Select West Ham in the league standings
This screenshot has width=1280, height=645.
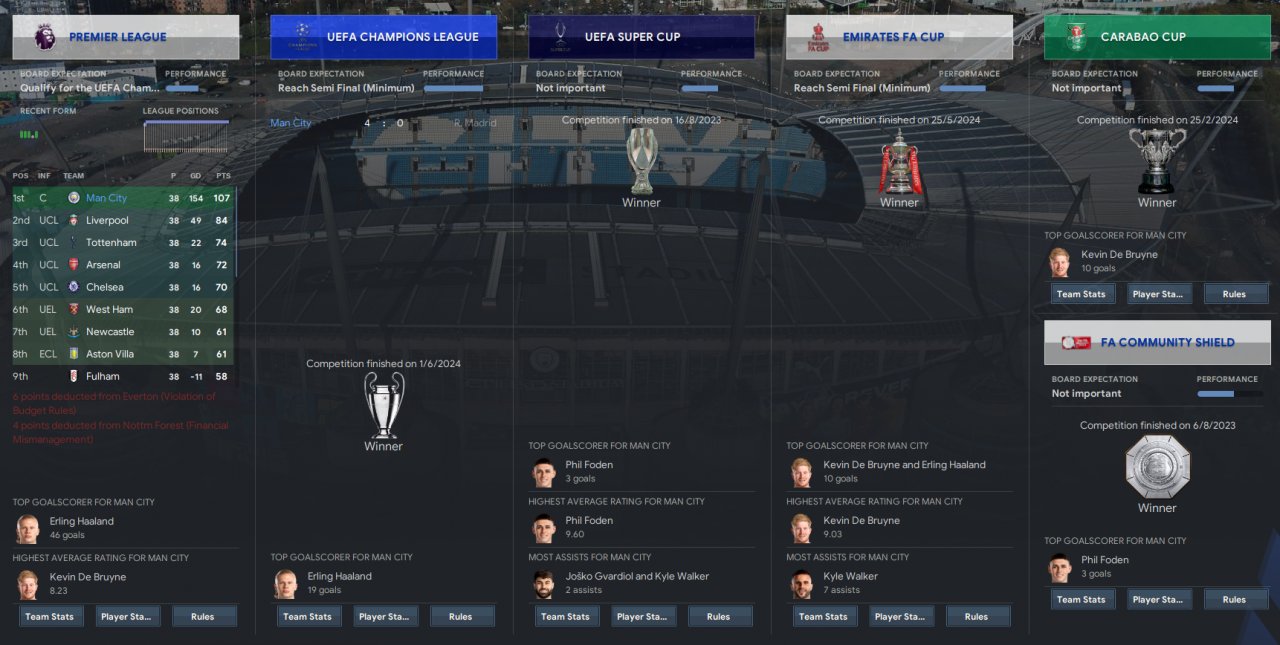pyautogui.click(x=109, y=310)
